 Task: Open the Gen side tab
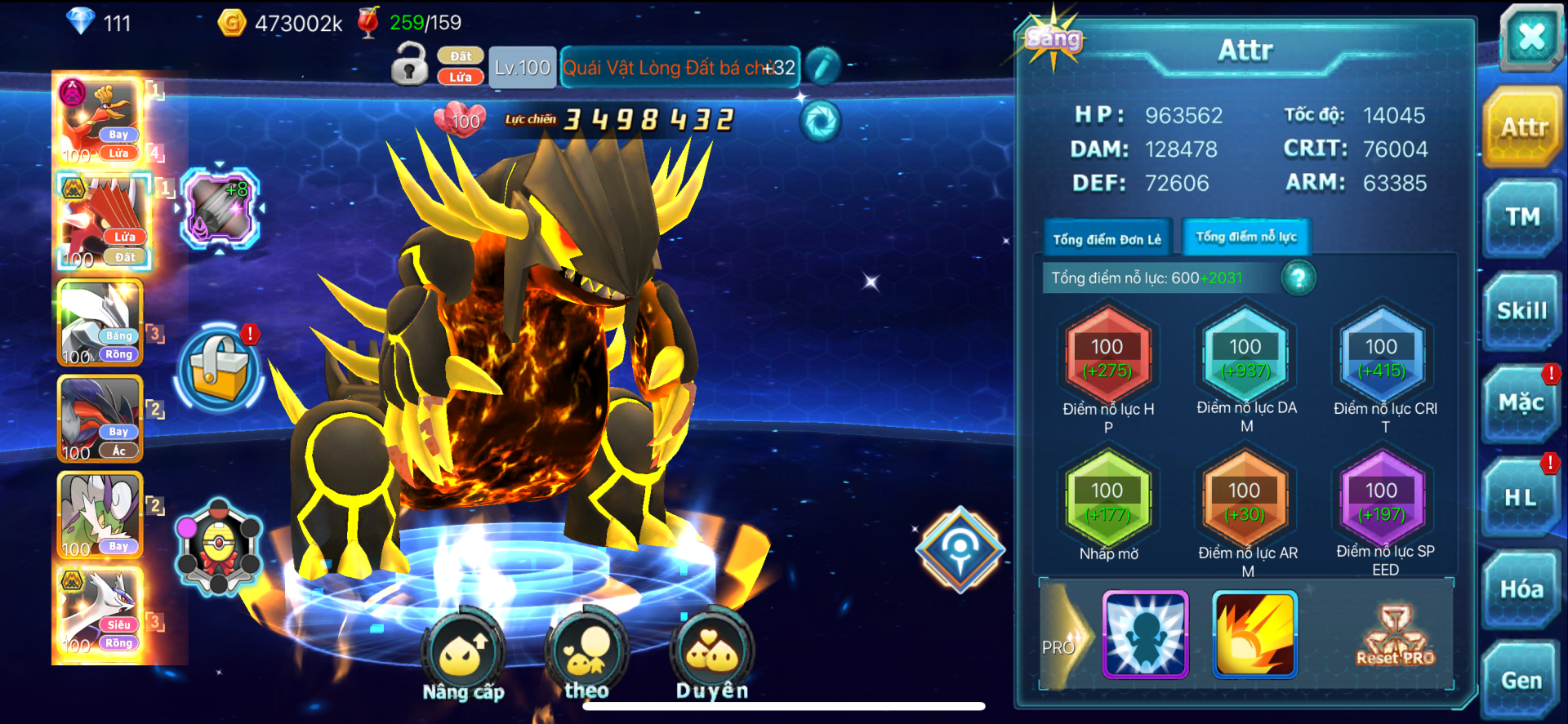point(1522,680)
